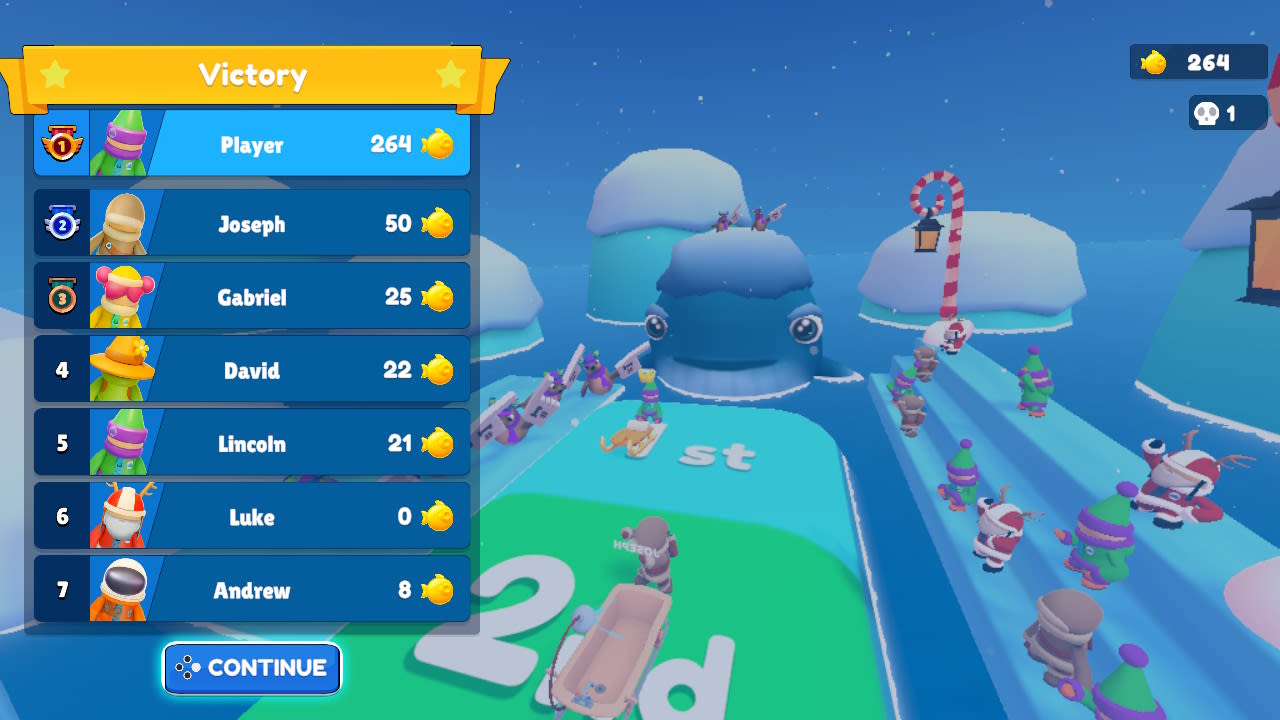The height and width of the screenshot is (720, 1280).
Task: Click Luke's Santa reindeer avatar
Action: pos(122,517)
